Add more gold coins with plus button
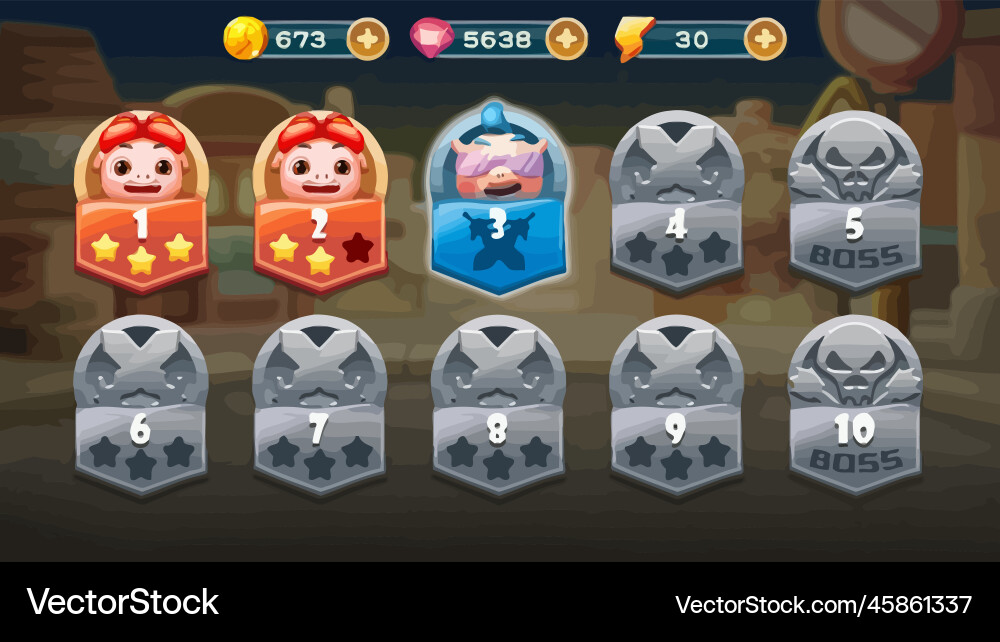The image size is (1000, 642). tap(367, 40)
